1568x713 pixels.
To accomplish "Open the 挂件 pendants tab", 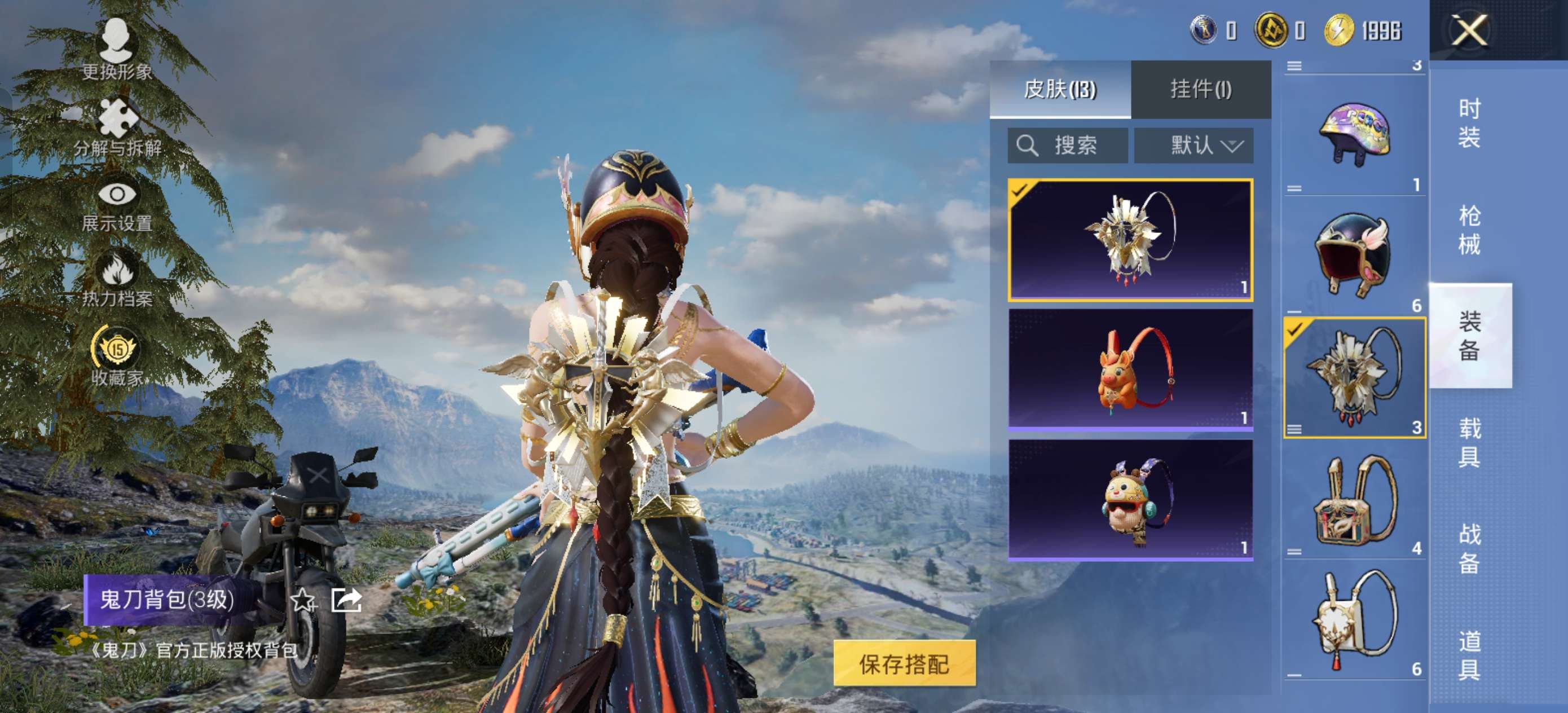I will pos(1200,90).
